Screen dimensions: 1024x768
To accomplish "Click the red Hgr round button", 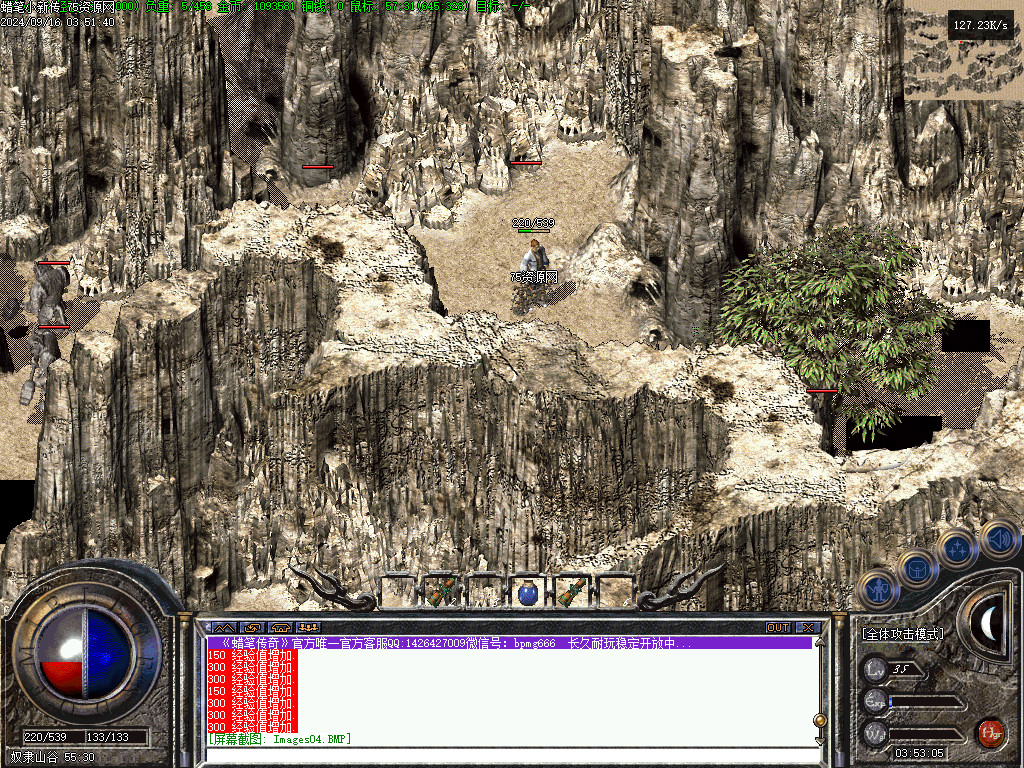I will click(990, 733).
